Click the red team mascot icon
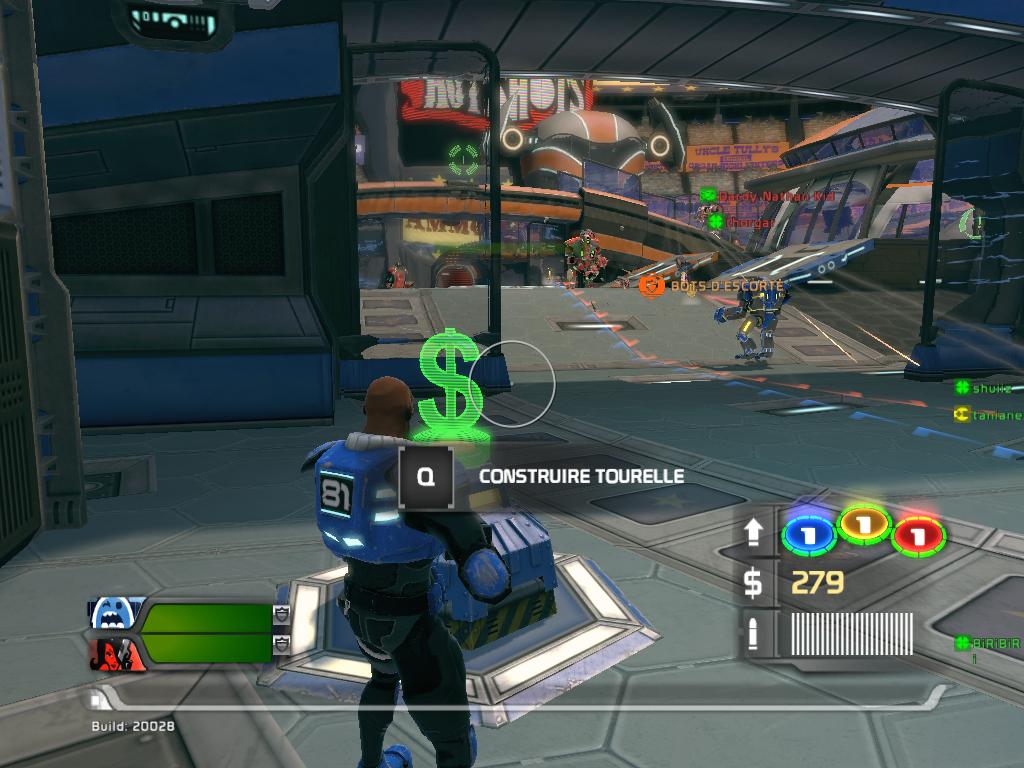 click(115, 654)
